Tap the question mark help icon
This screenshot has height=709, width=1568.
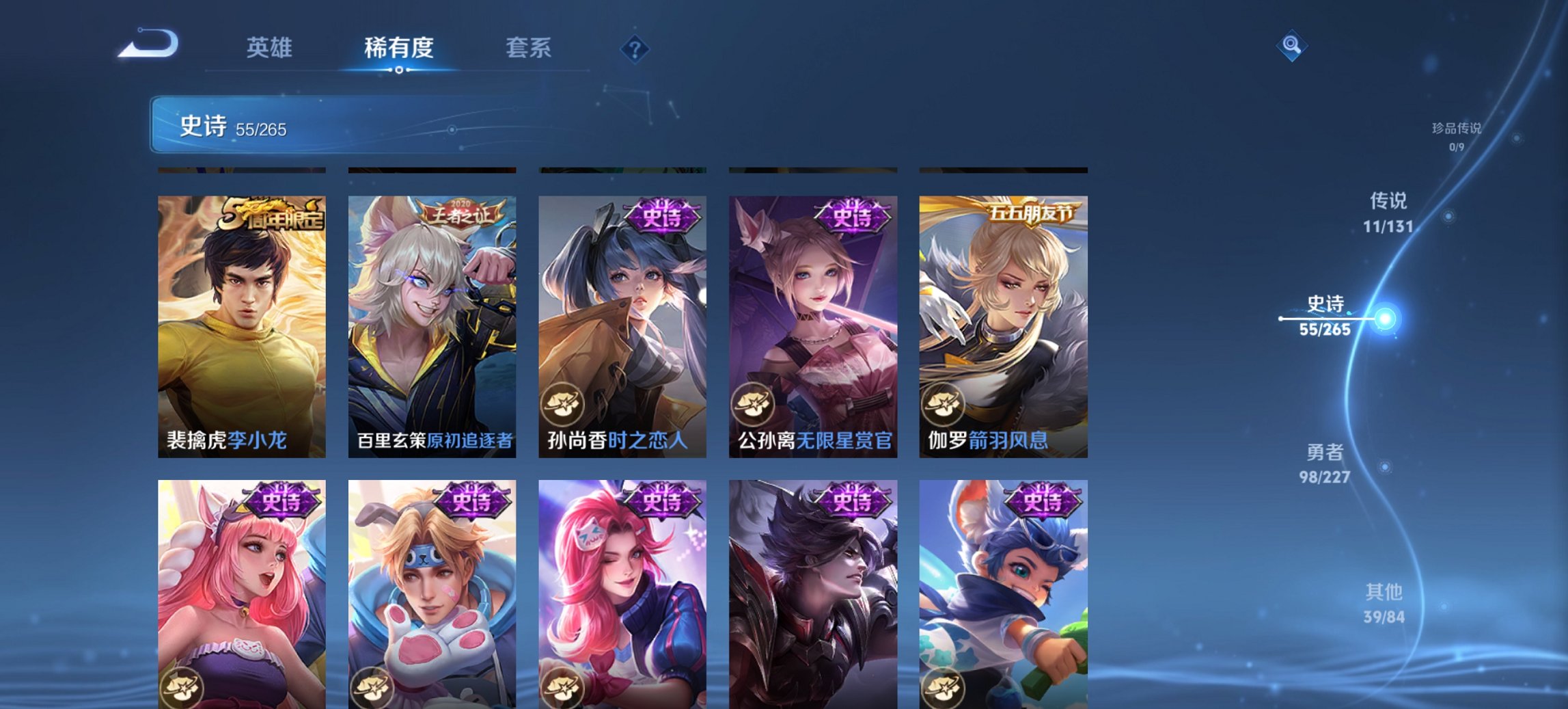tap(635, 48)
